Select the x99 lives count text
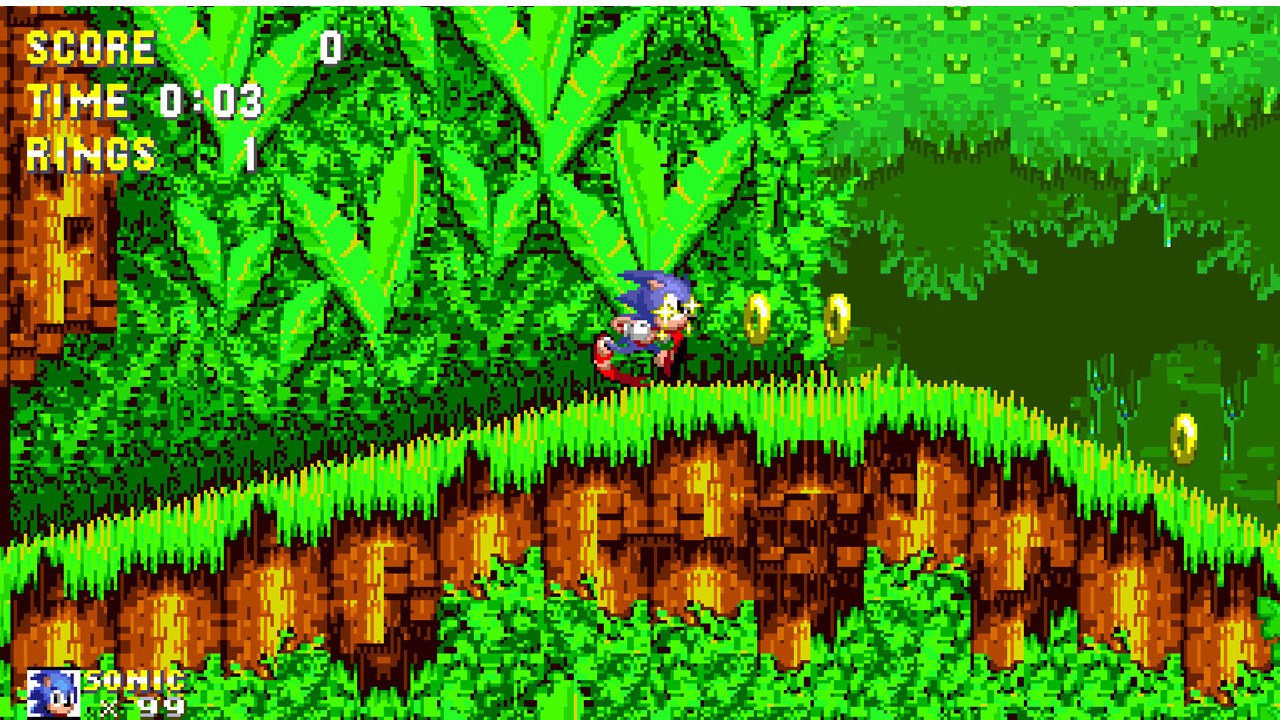This screenshot has width=1280, height=720. 135,707
